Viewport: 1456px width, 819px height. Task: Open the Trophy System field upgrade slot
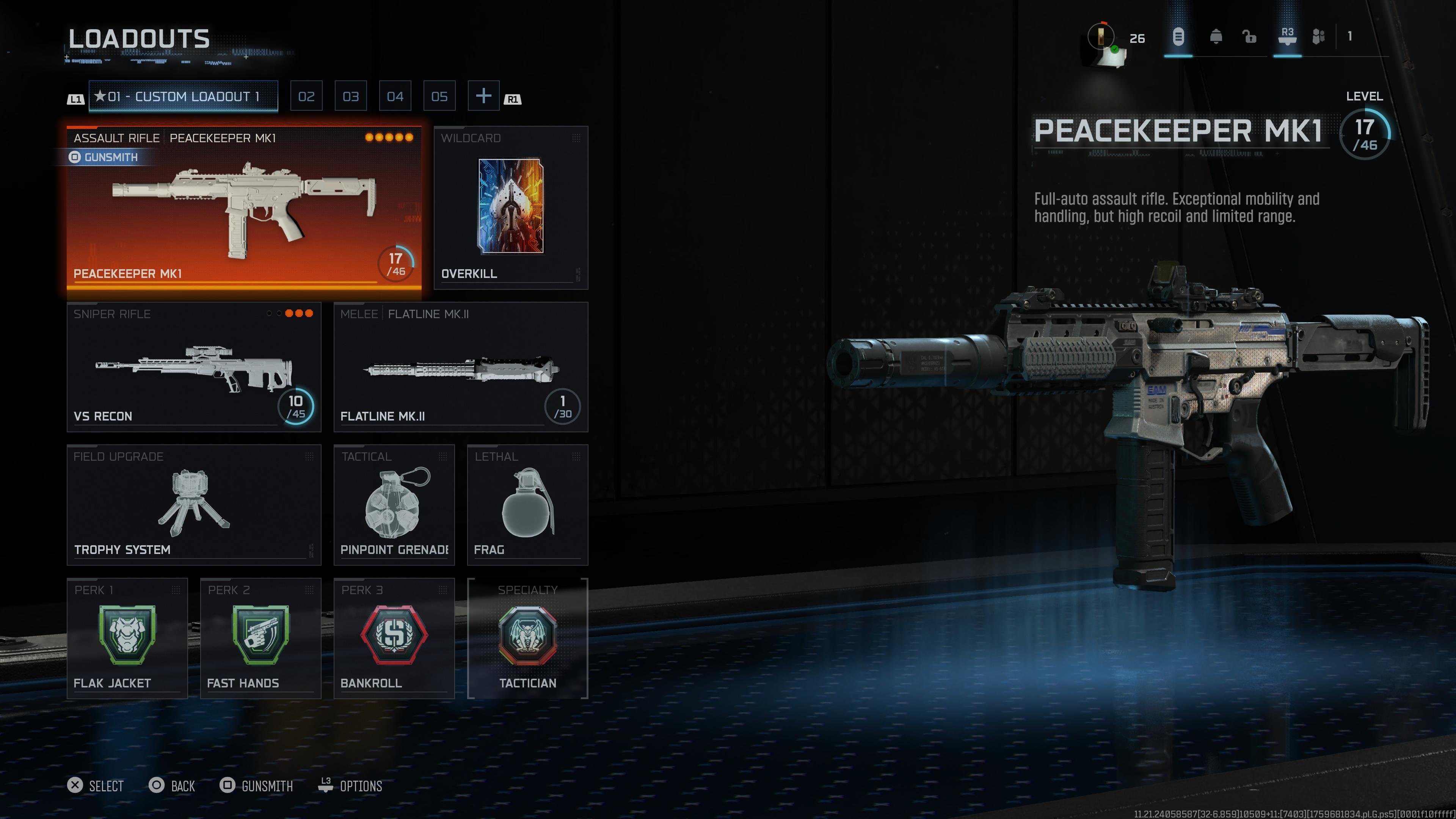coord(194,505)
